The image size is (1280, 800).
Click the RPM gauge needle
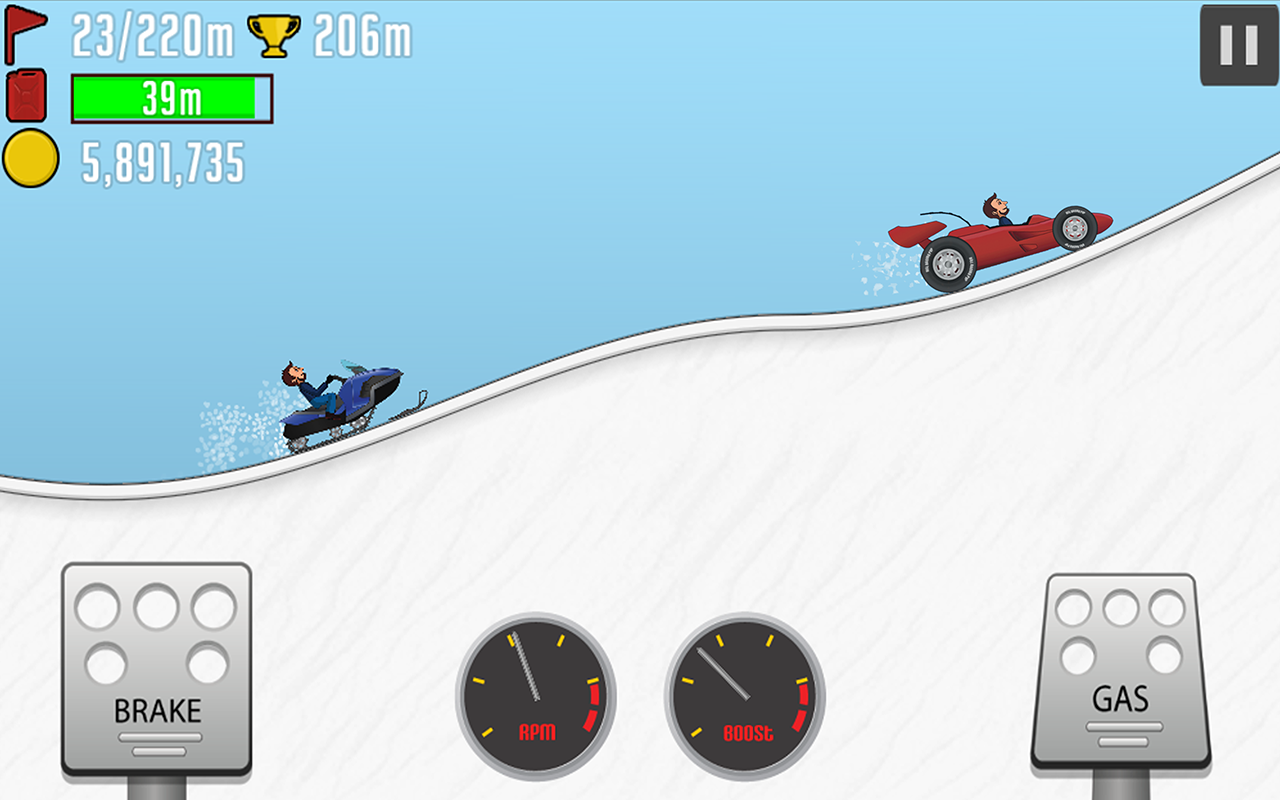(526, 665)
